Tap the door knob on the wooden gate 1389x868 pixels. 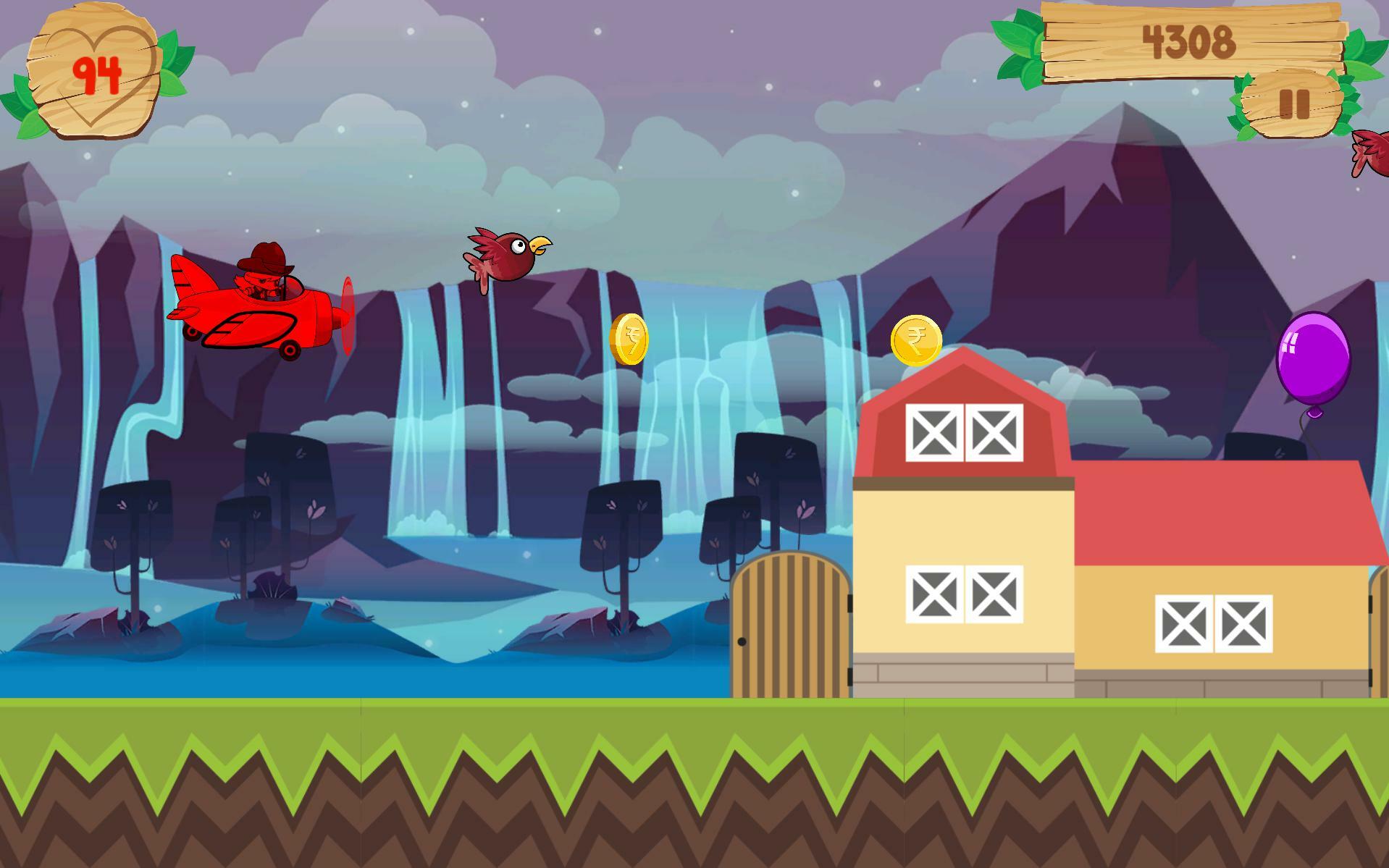pos(742,641)
